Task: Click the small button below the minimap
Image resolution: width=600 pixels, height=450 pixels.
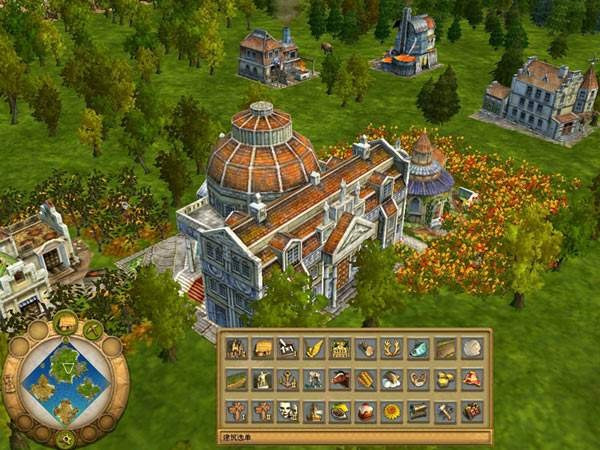Action: point(66,438)
